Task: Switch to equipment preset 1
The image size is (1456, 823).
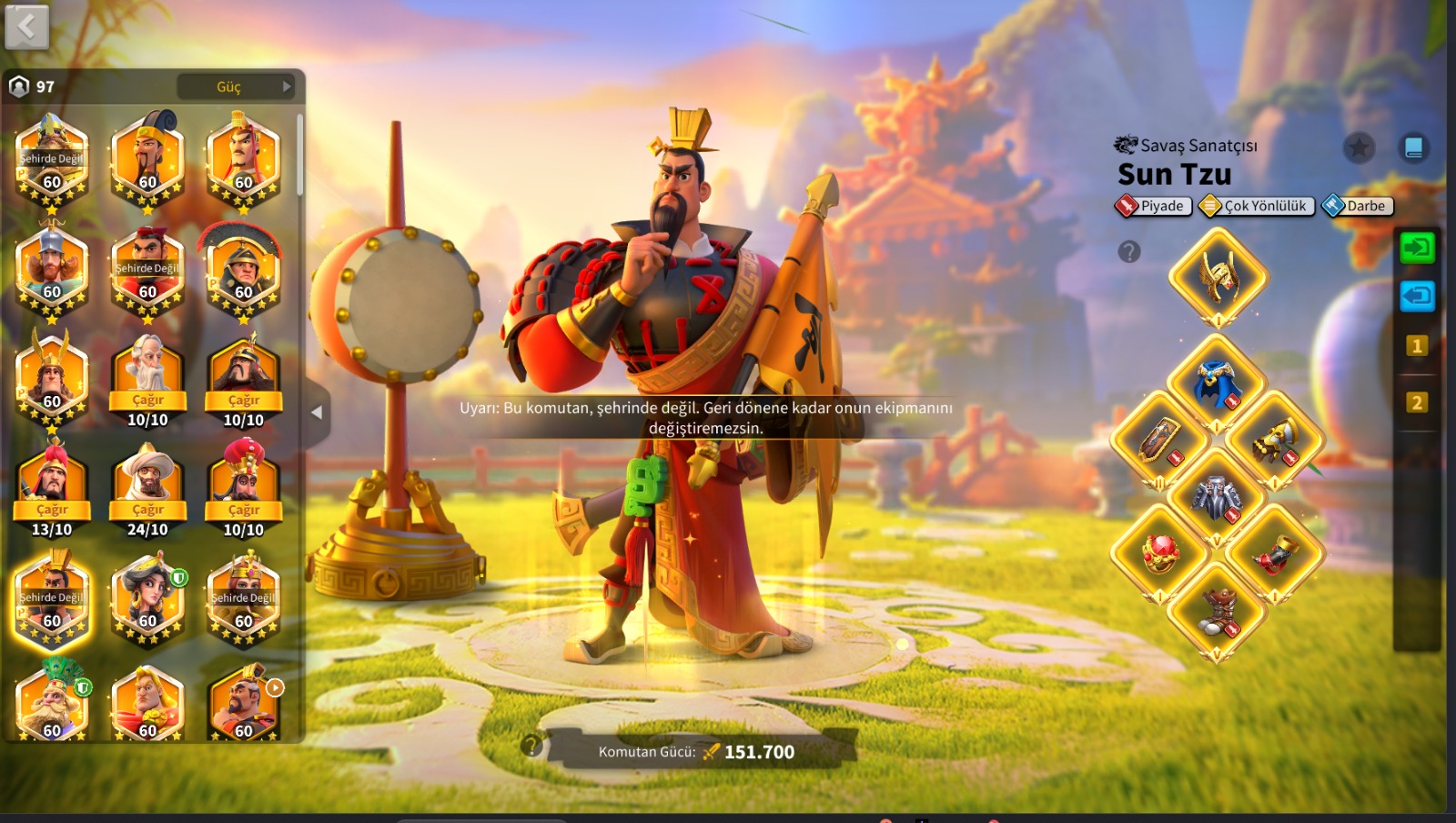Action: pos(1417,346)
